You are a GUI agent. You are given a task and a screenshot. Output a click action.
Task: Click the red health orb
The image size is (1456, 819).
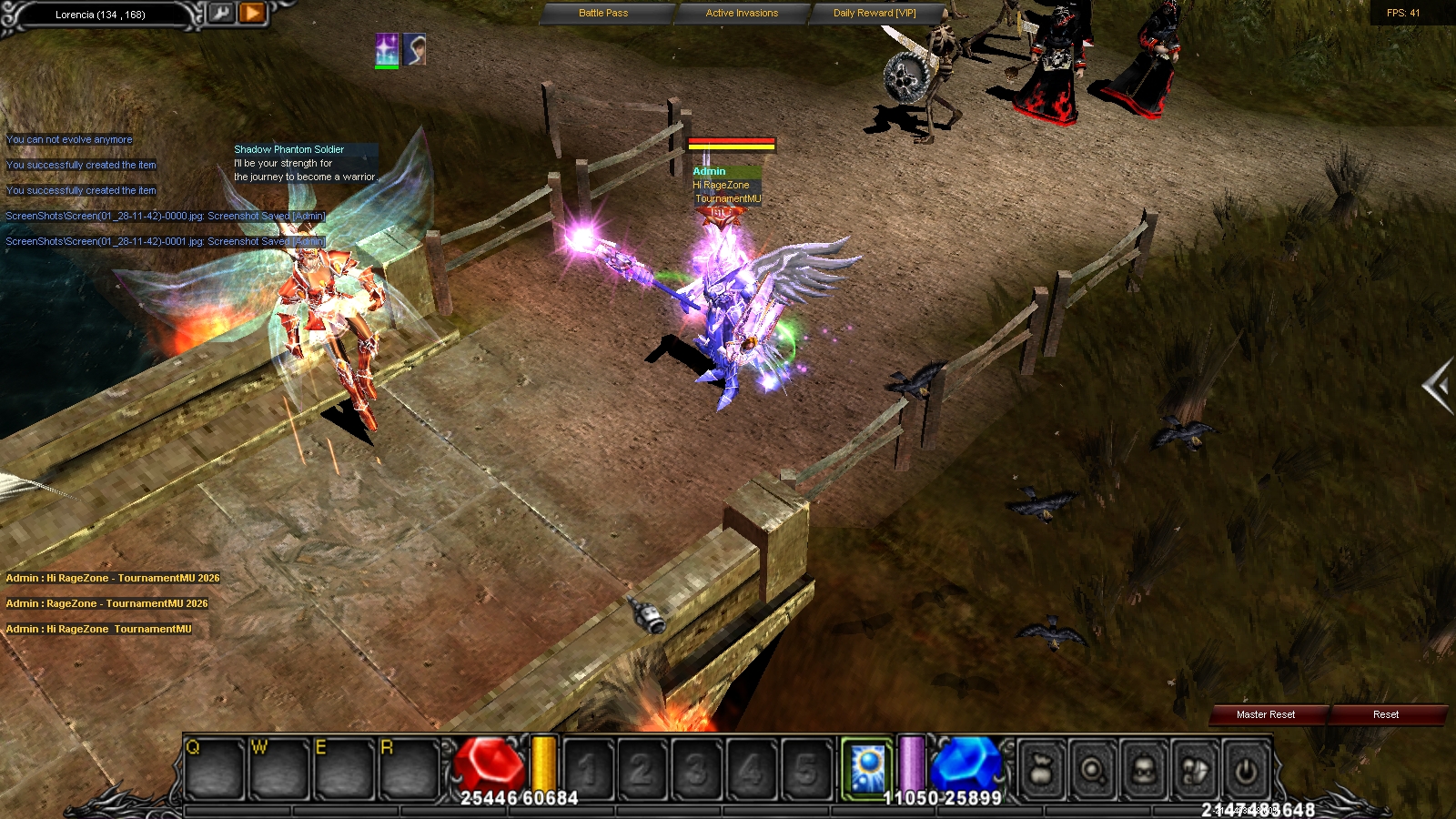coord(490,763)
